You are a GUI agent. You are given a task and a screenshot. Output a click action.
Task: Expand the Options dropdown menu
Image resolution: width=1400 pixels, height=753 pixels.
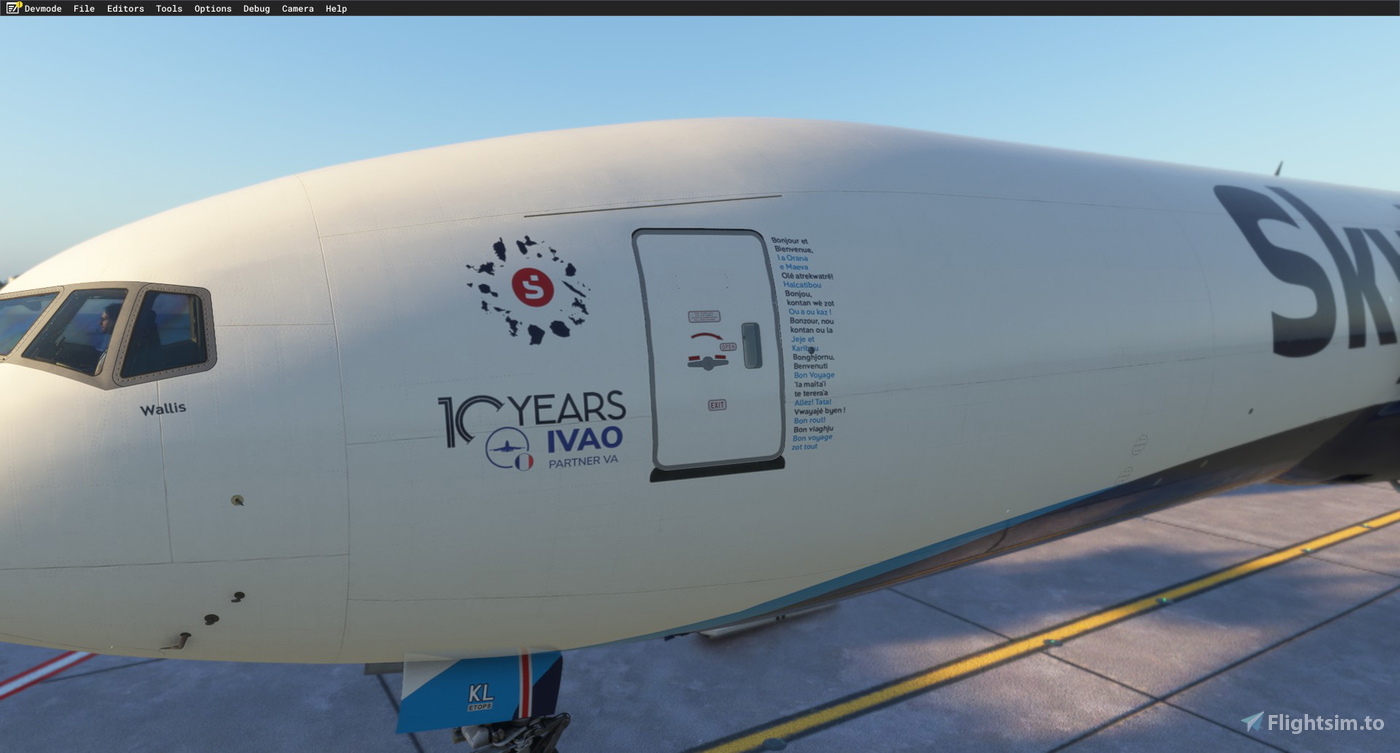213,8
